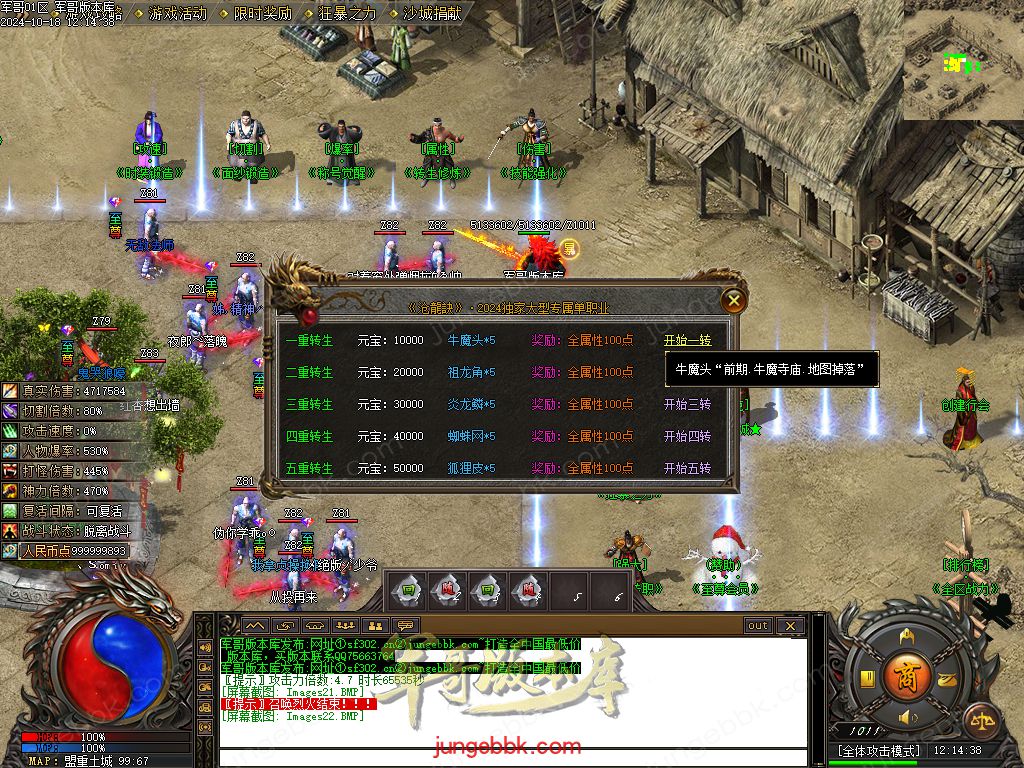Begin the third rebirth (开始三转)
The width and height of the screenshot is (1024, 768).
[687, 404]
